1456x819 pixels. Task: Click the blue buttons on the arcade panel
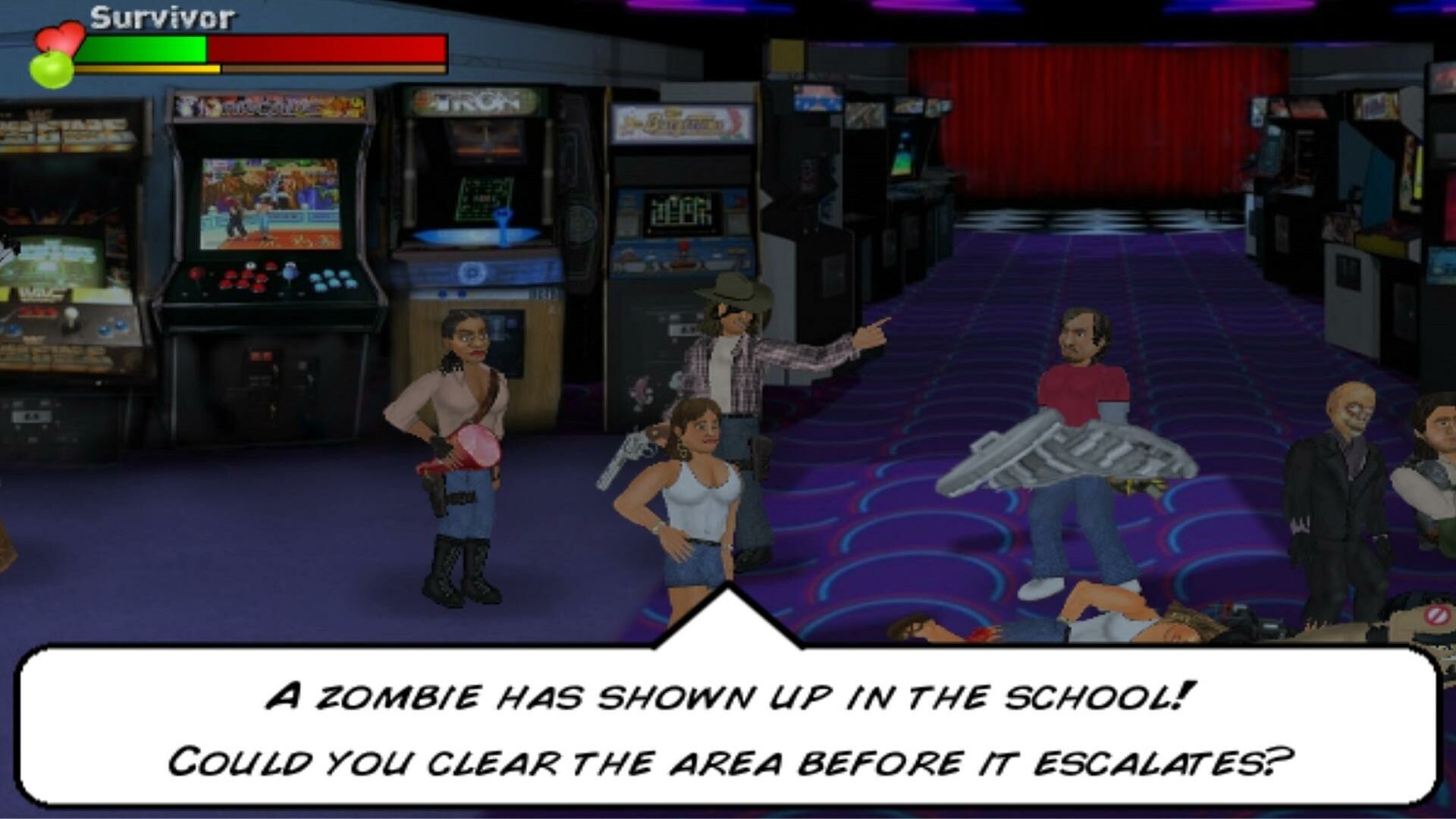pyautogui.click(x=334, y=281)
